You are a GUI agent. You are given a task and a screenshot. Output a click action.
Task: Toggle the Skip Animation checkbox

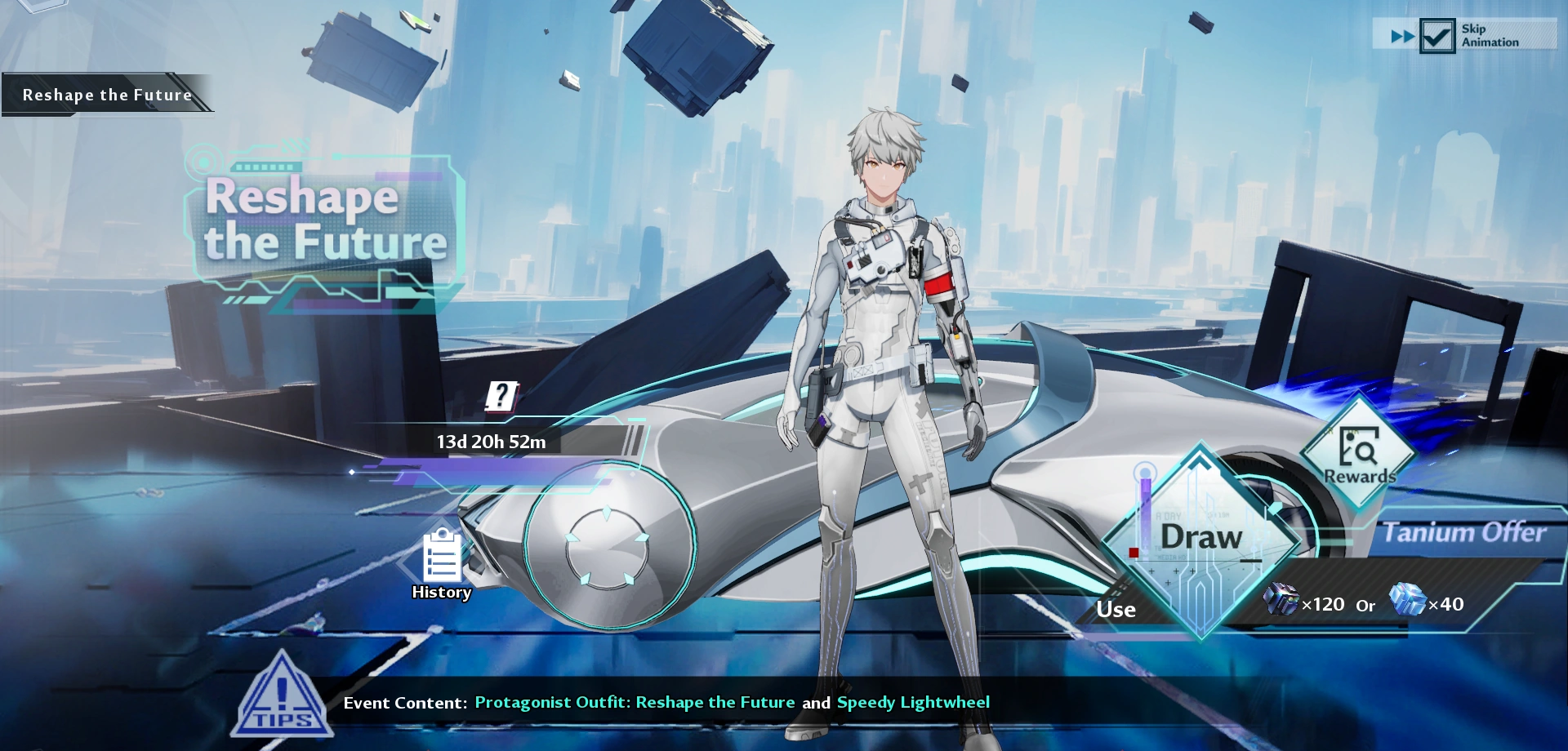pyautogui.click(x=1437, y=36)
